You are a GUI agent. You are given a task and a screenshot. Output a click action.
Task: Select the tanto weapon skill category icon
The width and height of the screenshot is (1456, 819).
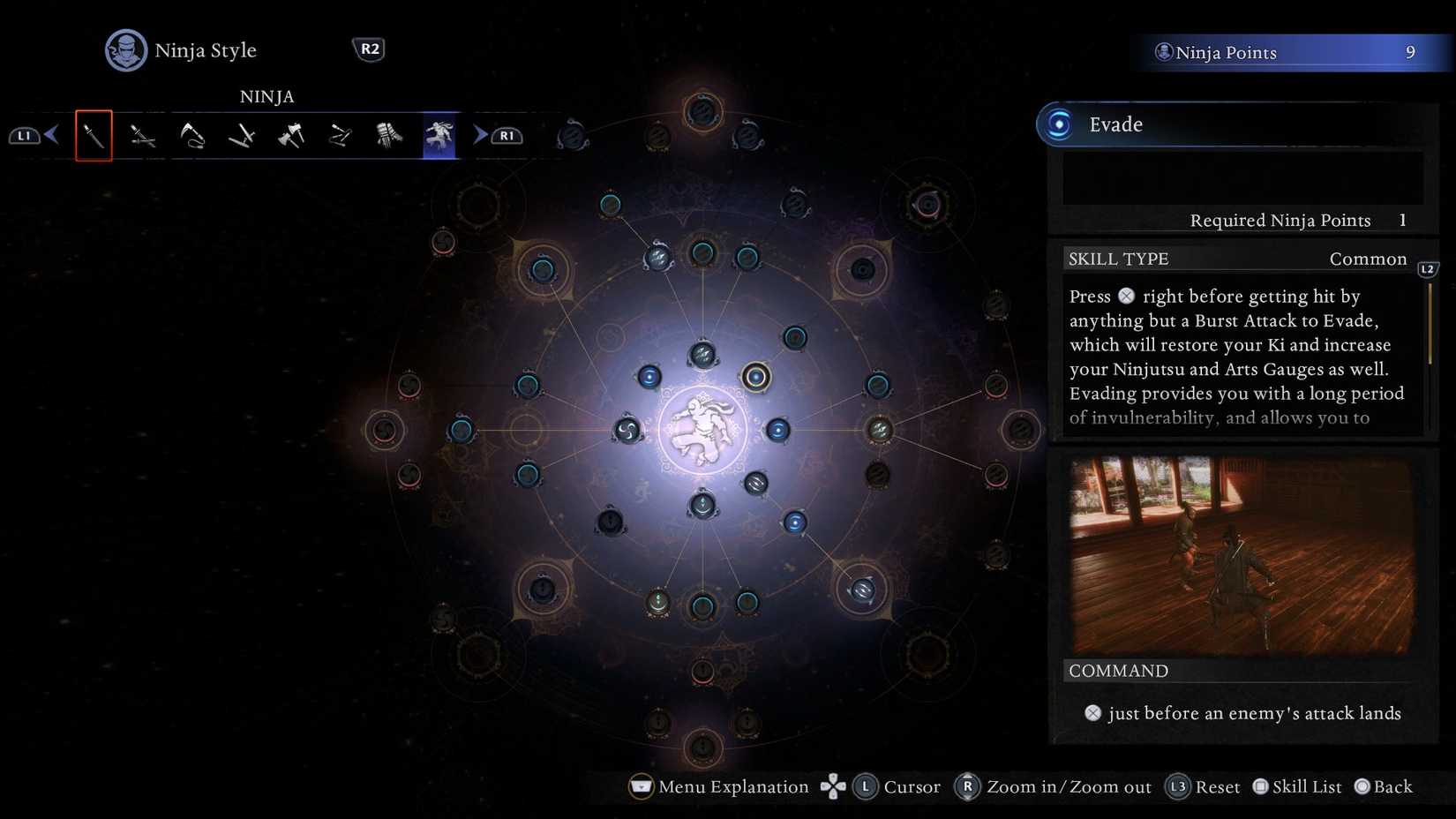94,137
